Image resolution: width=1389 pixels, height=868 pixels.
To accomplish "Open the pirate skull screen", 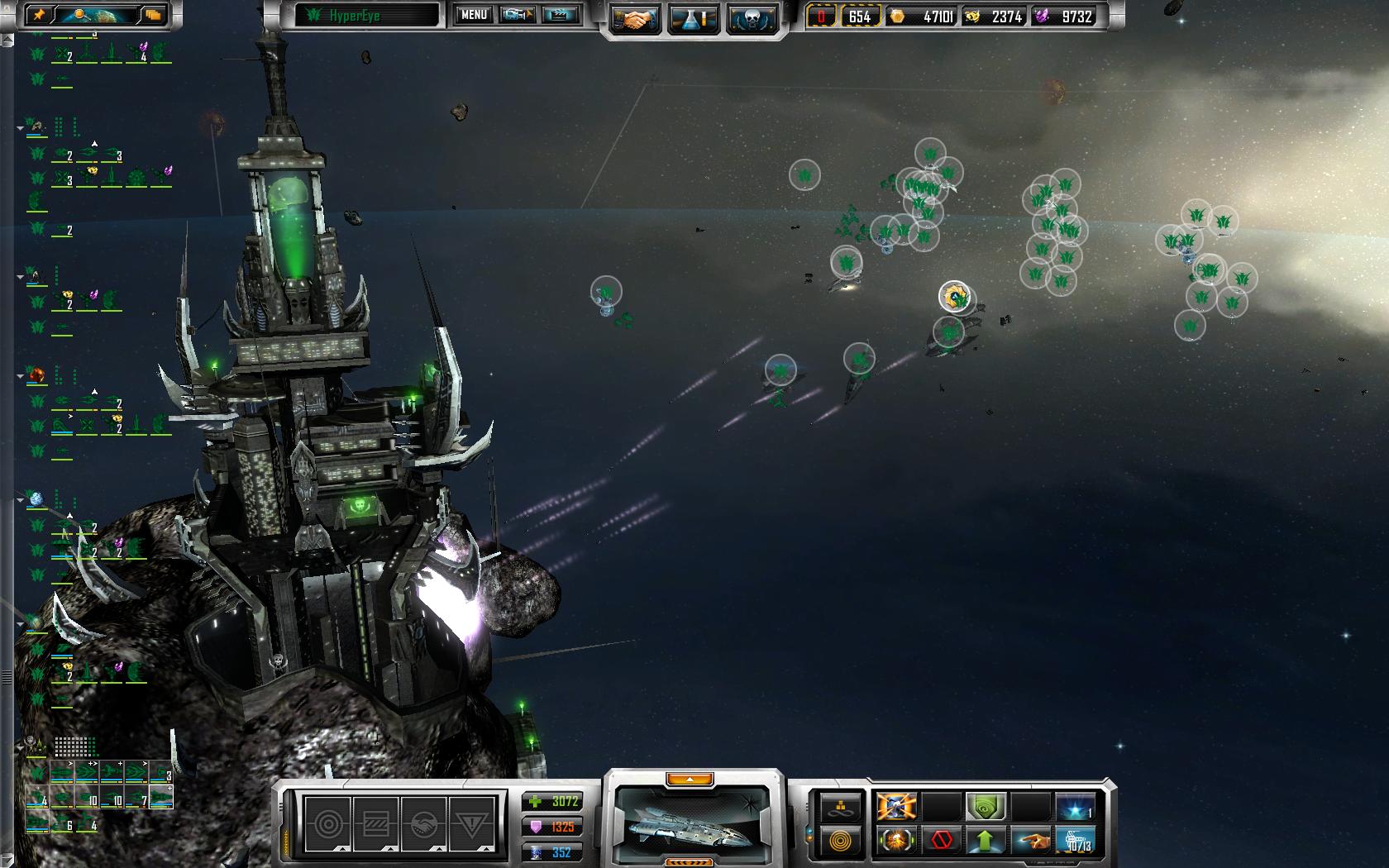I will (752, 19).
